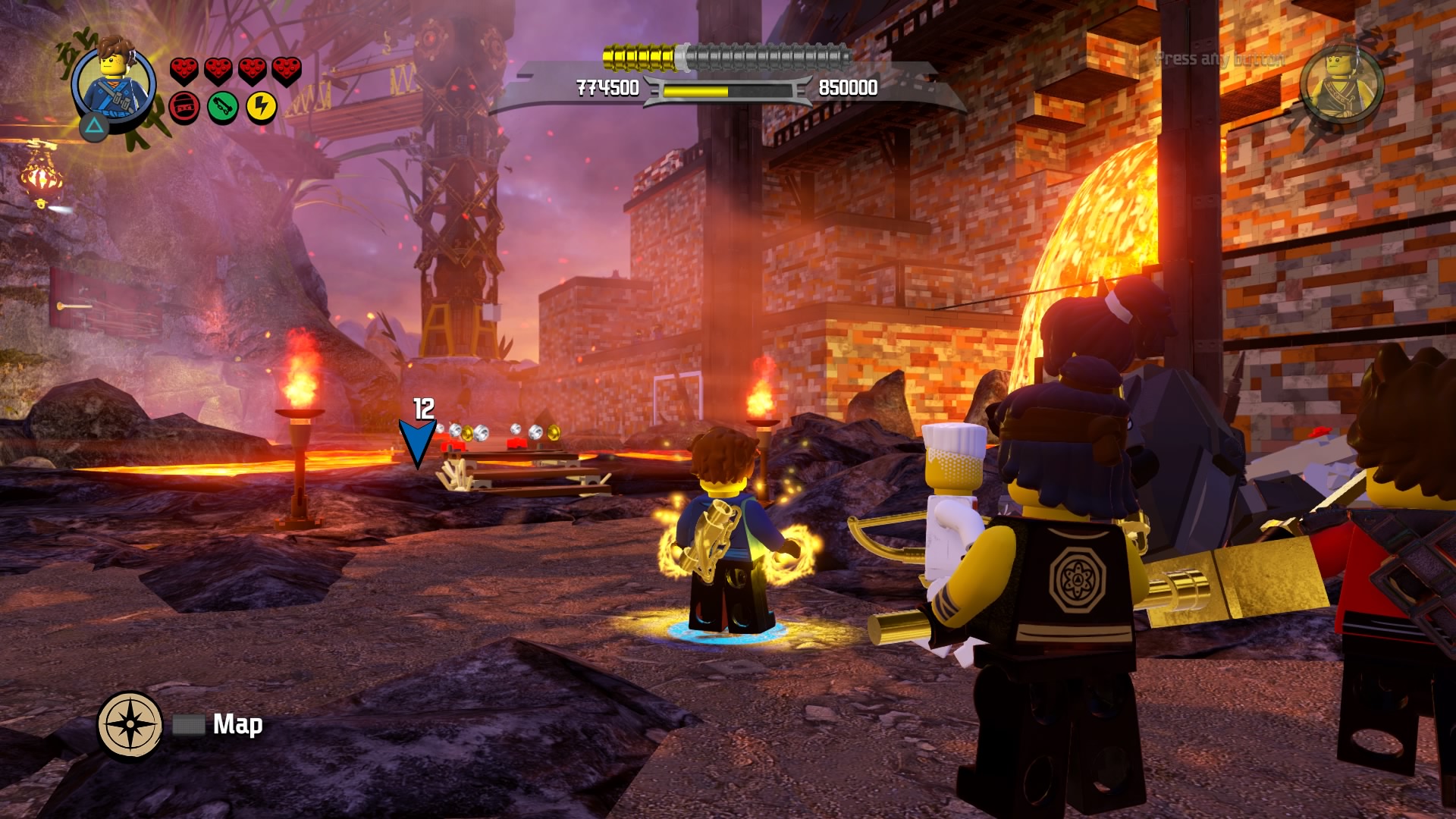The image size is (1456, 819).
Task: Click the green nunchuck weapon icon
Action: [x=222, y=107]
